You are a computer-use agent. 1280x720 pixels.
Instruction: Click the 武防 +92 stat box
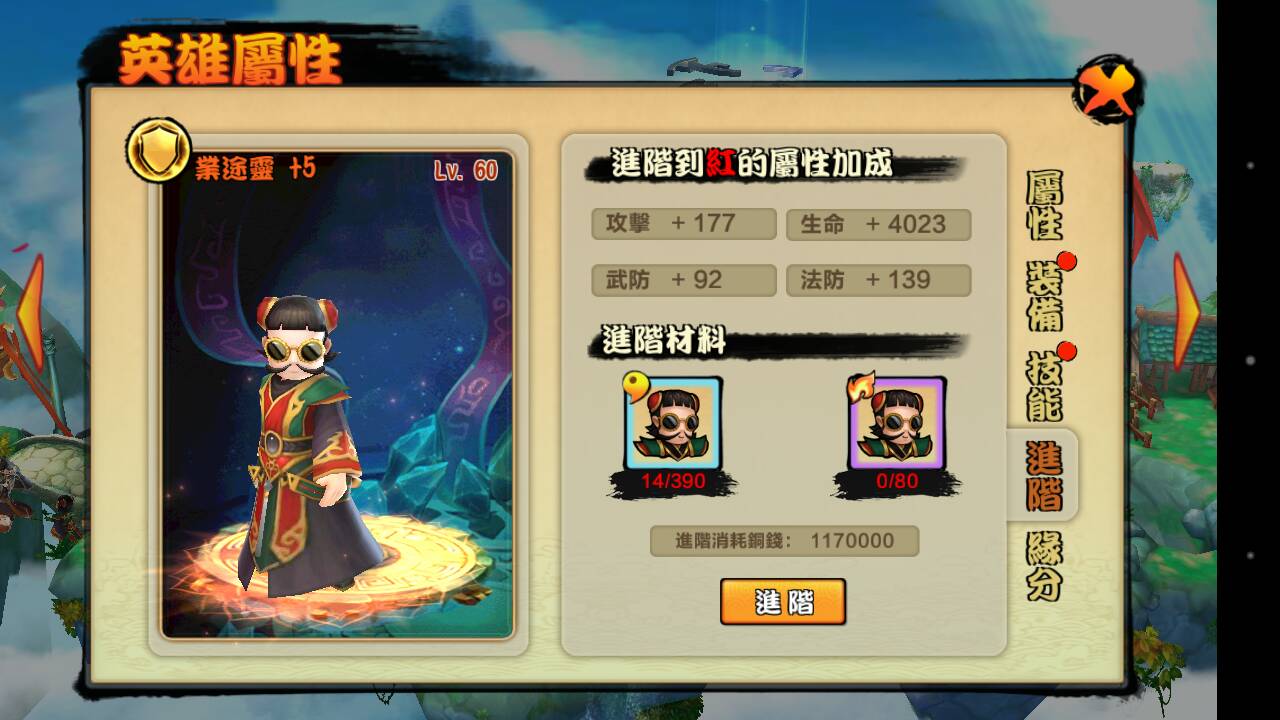(683, 279)
